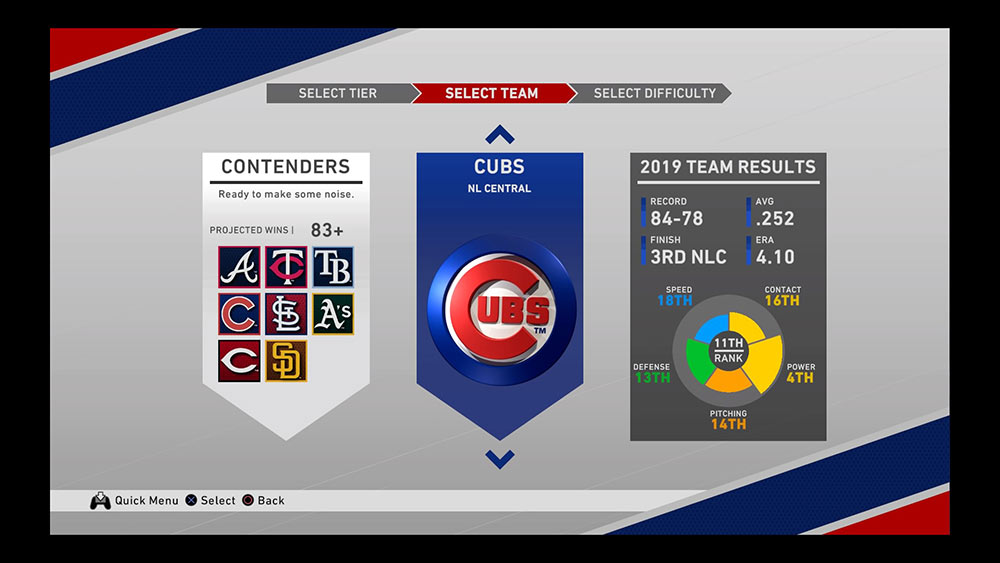The height and width of the screenshot is (563, 1000).
Task: Click the up arrow above Cubs banner
Action: 500,135
